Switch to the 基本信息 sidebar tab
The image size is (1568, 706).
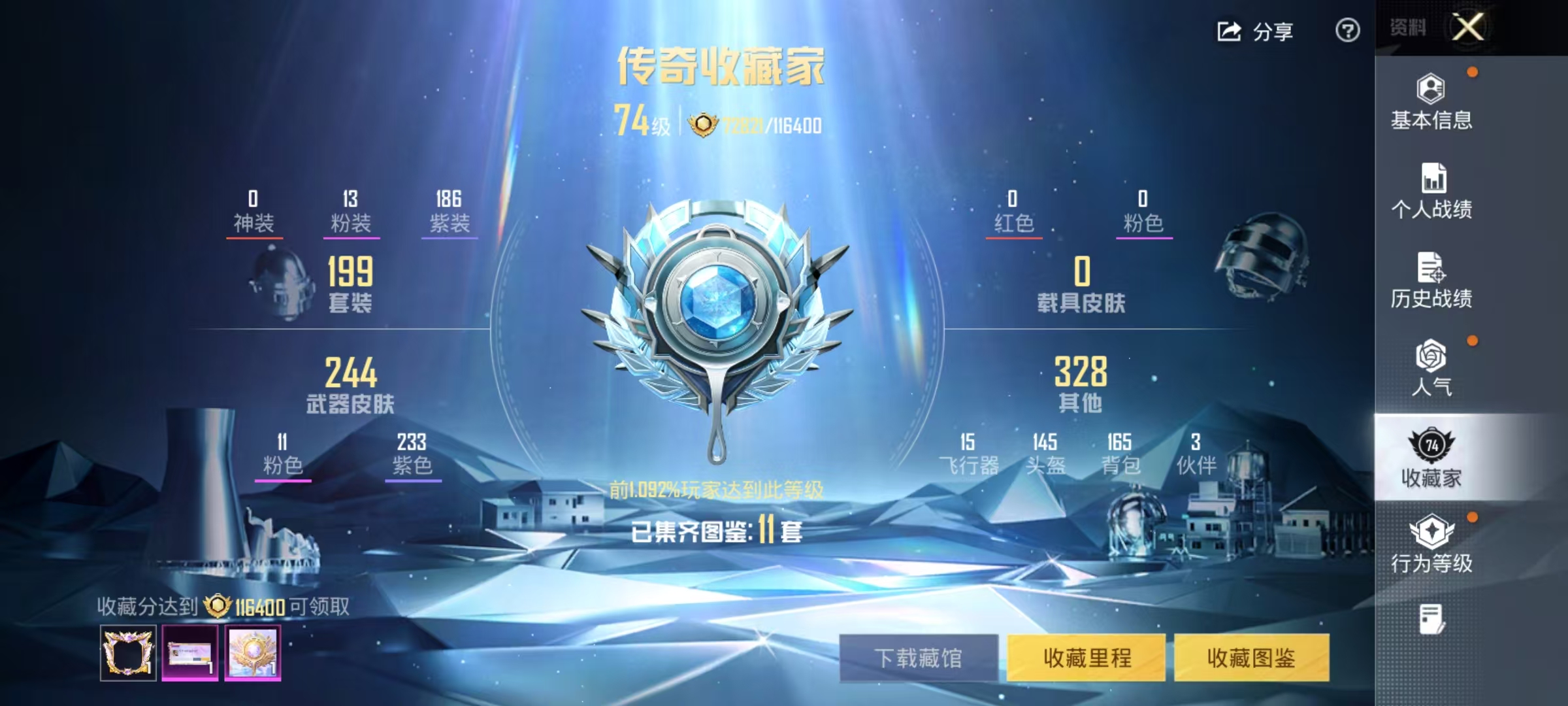coord(1431,105)
